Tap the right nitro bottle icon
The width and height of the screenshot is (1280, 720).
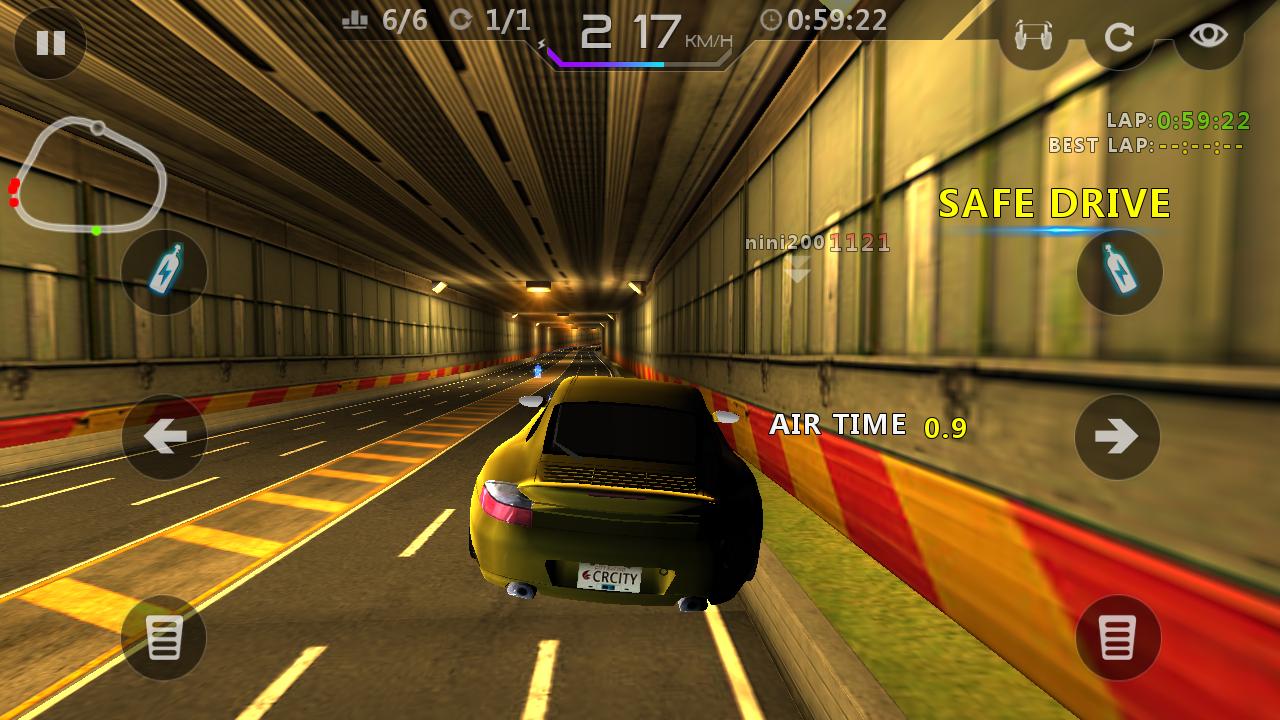[1118, 270]
